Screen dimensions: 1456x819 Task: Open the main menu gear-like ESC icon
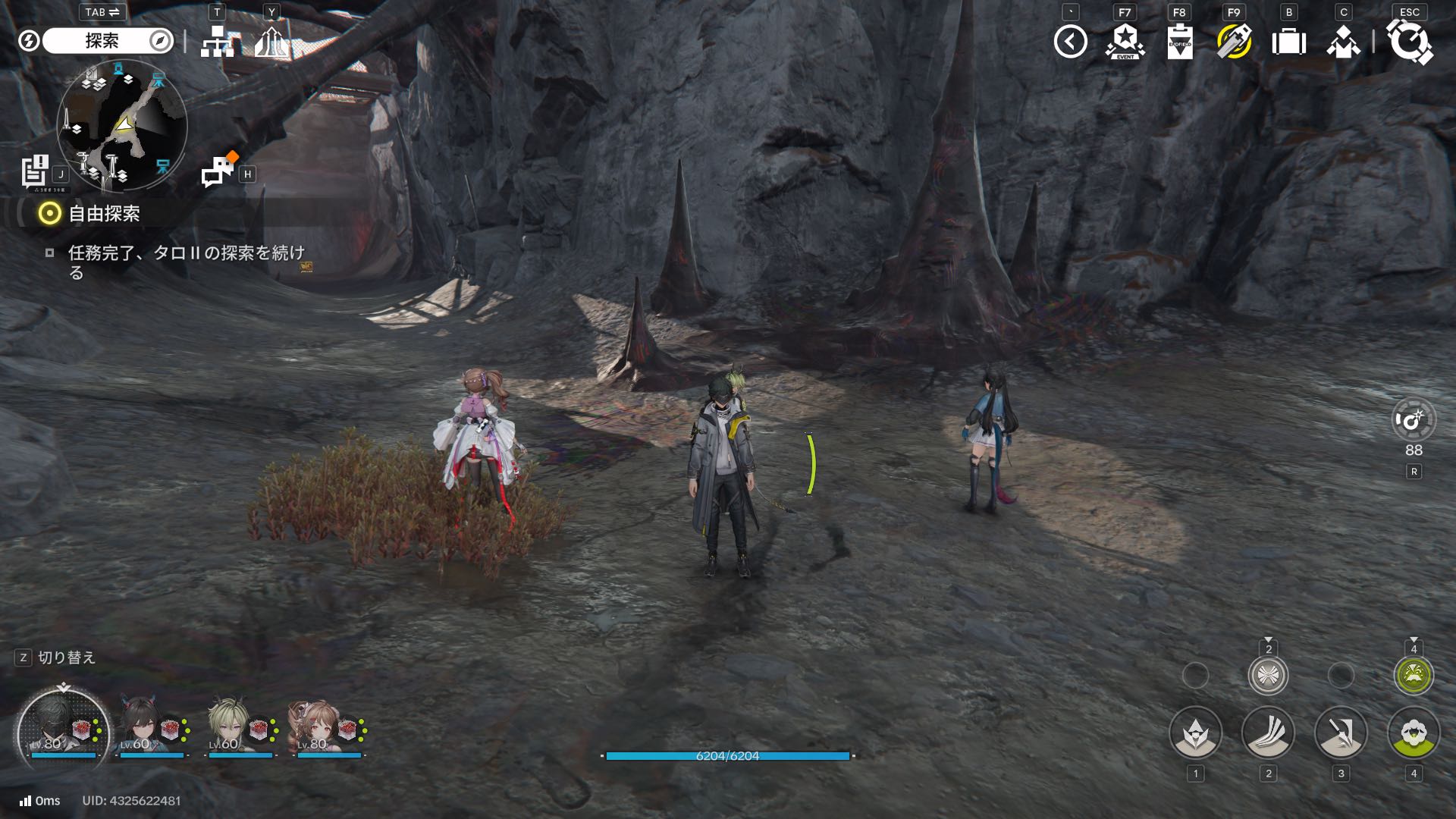tap(1409, 42)
